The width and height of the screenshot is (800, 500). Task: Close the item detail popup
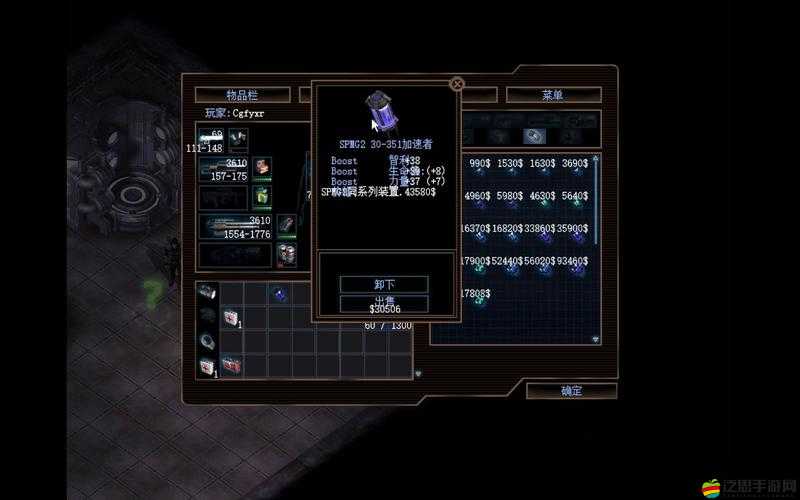point(457,85)
